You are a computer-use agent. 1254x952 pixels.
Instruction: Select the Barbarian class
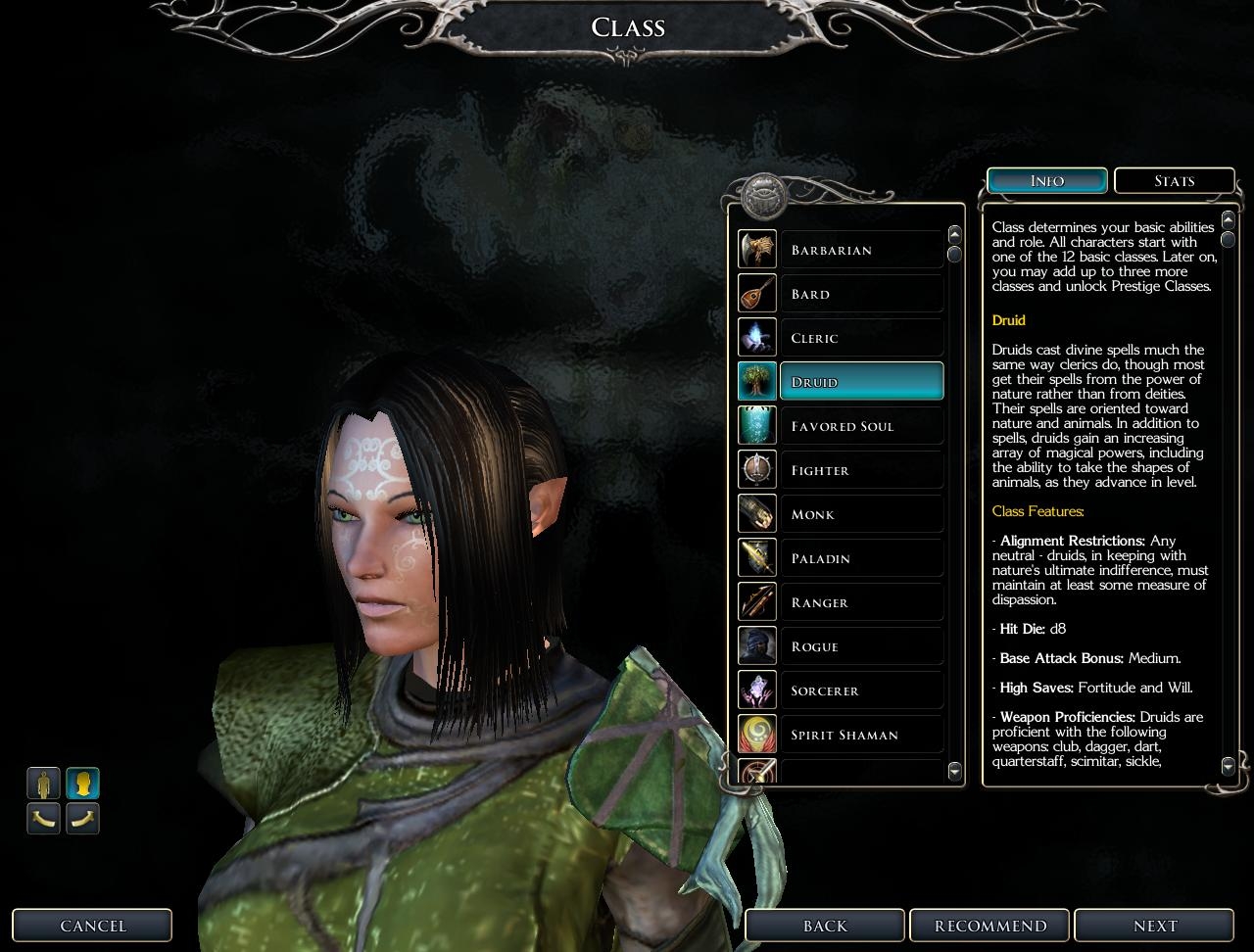[861, 250]
